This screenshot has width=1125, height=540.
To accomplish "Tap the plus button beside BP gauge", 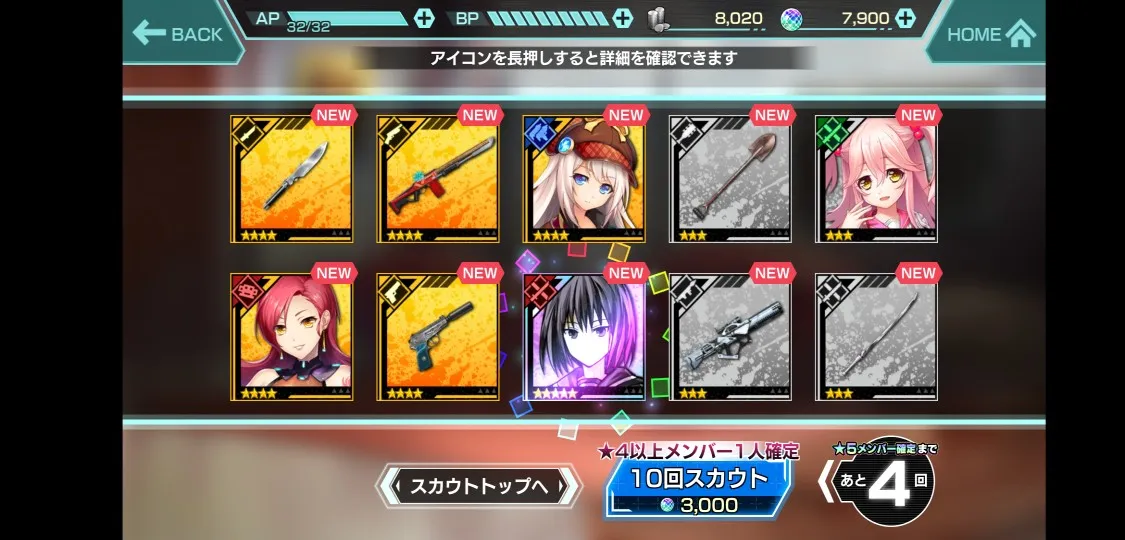I will 622,18.
